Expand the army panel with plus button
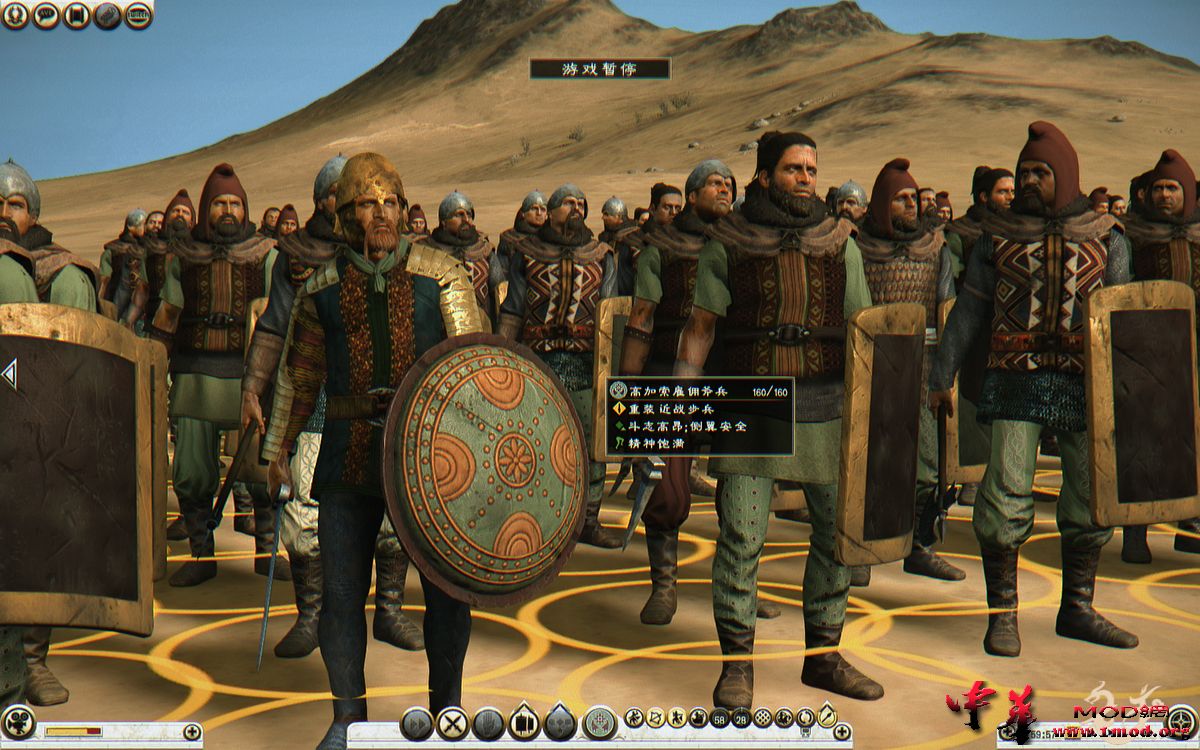The image size is (1200, 750). (192, 731)
